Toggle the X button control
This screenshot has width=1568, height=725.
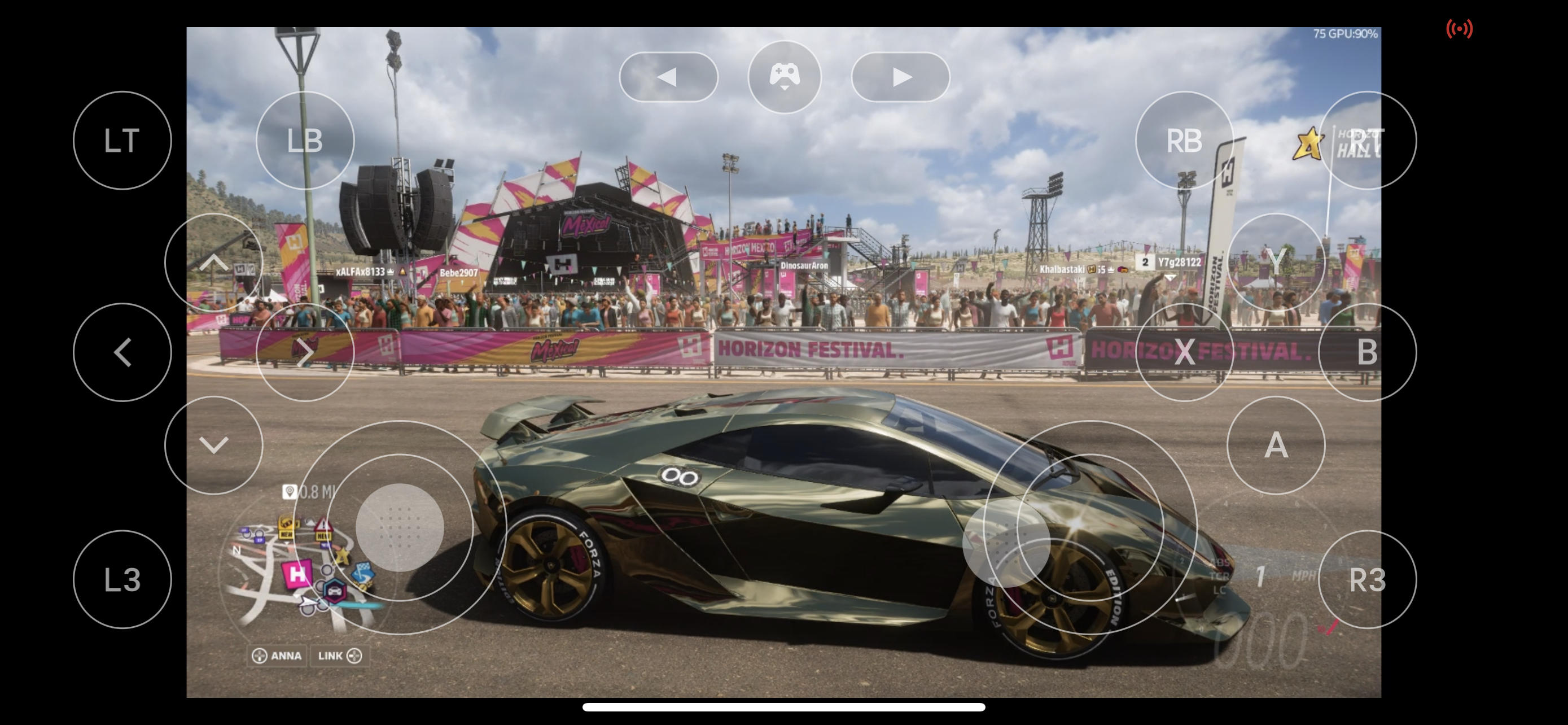coord(1184,352)
